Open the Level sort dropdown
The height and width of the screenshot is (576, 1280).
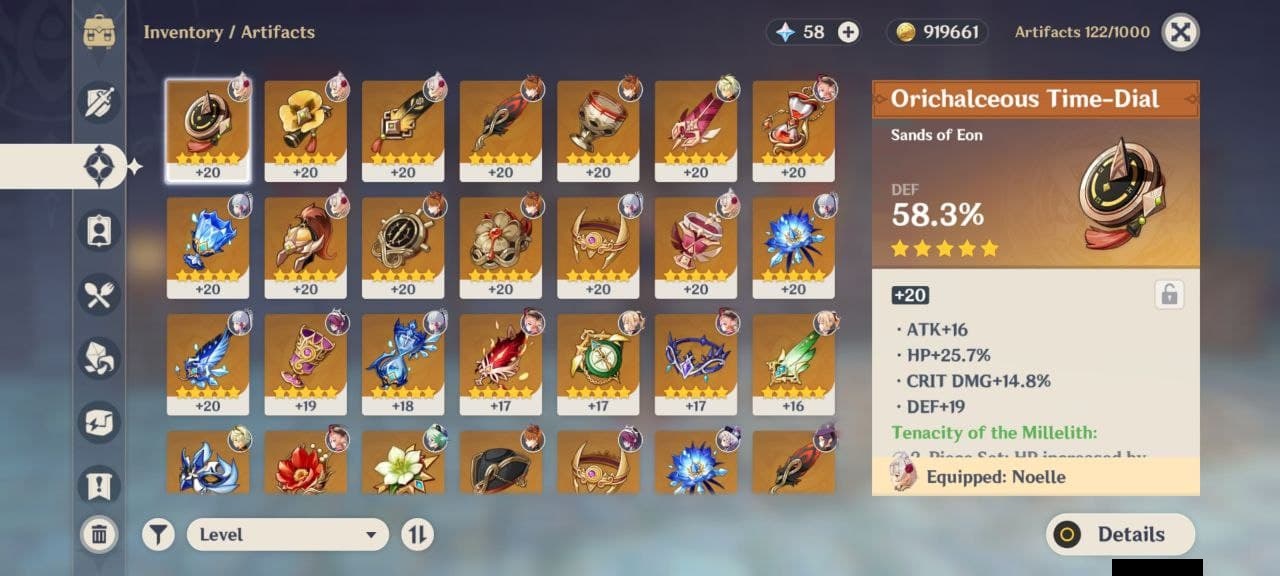[x=287, y=534]
